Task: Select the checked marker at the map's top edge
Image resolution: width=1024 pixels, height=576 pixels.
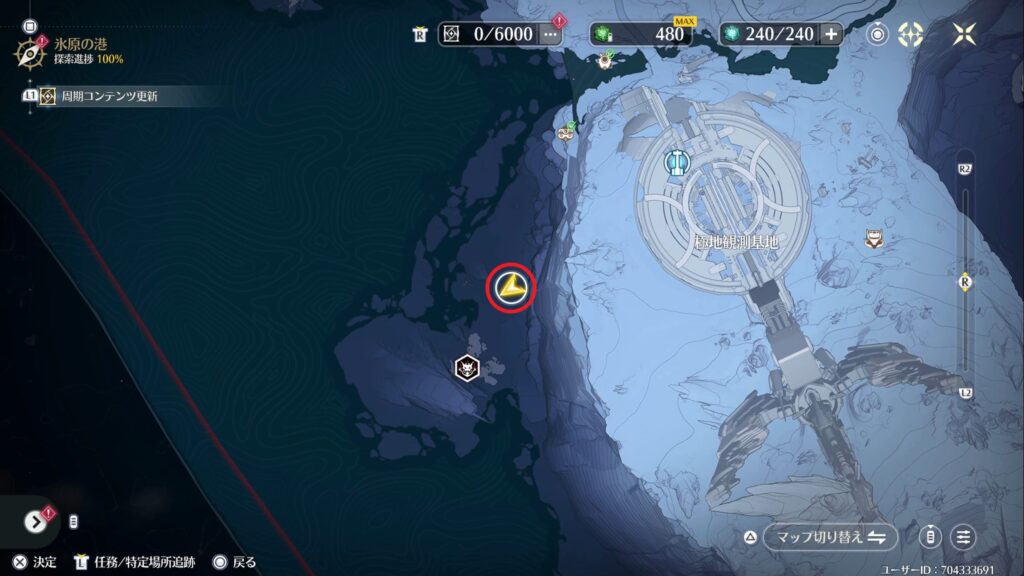Action: tap(604, 61)
